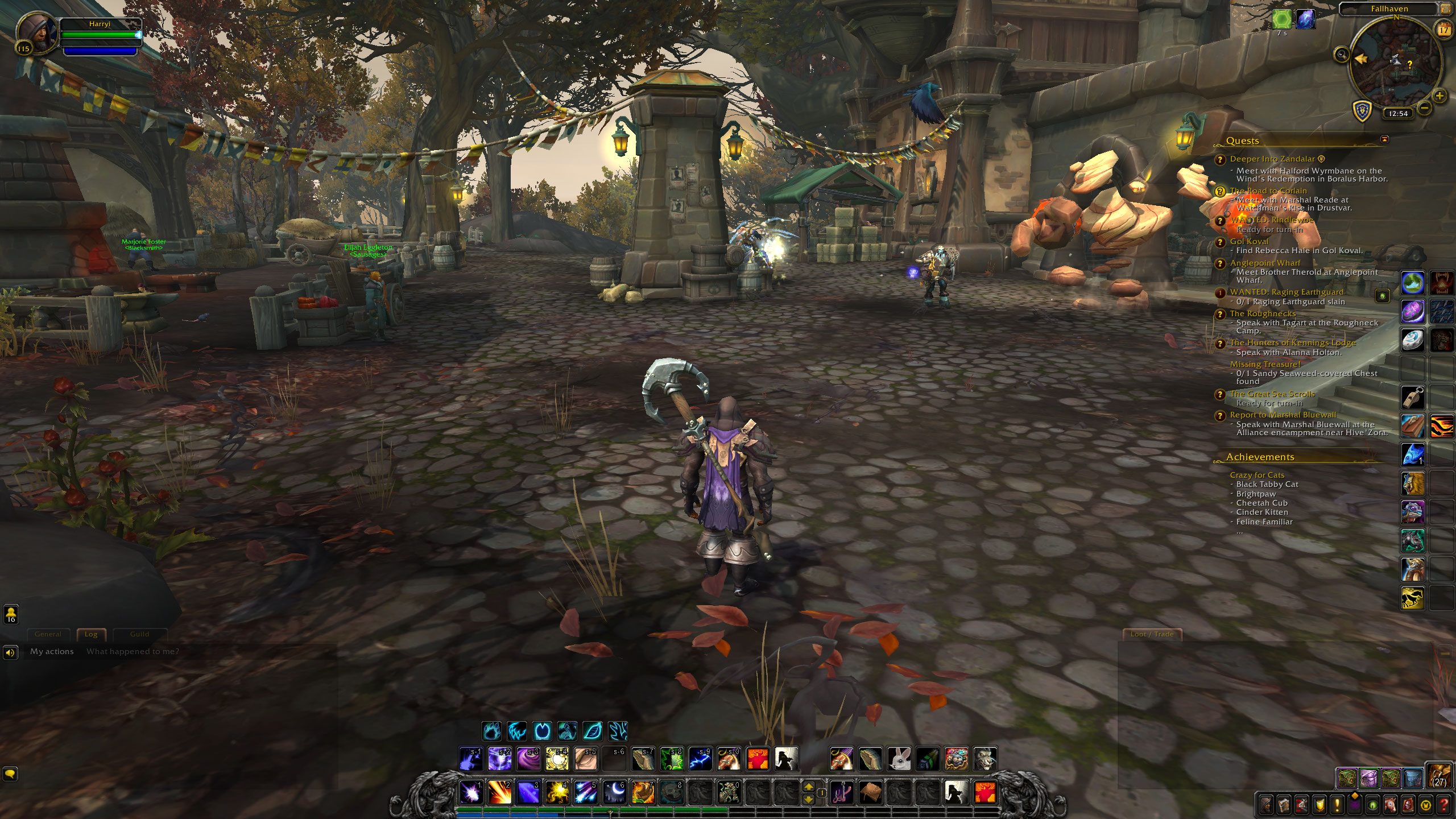
Task: Select the Deeper Into Zandalar quest
Action: tap(1272, 159)
